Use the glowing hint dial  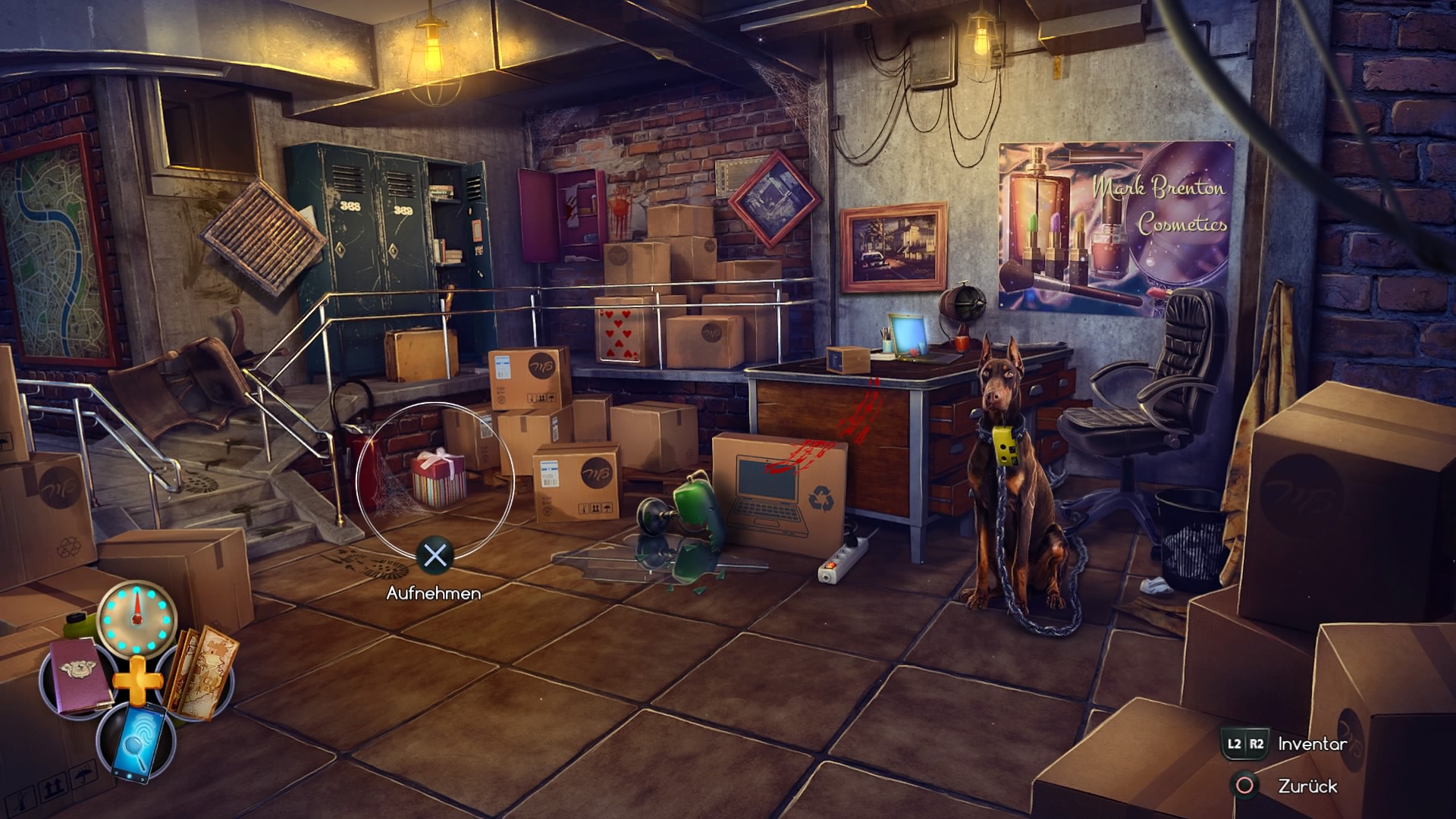coord(137,617)
